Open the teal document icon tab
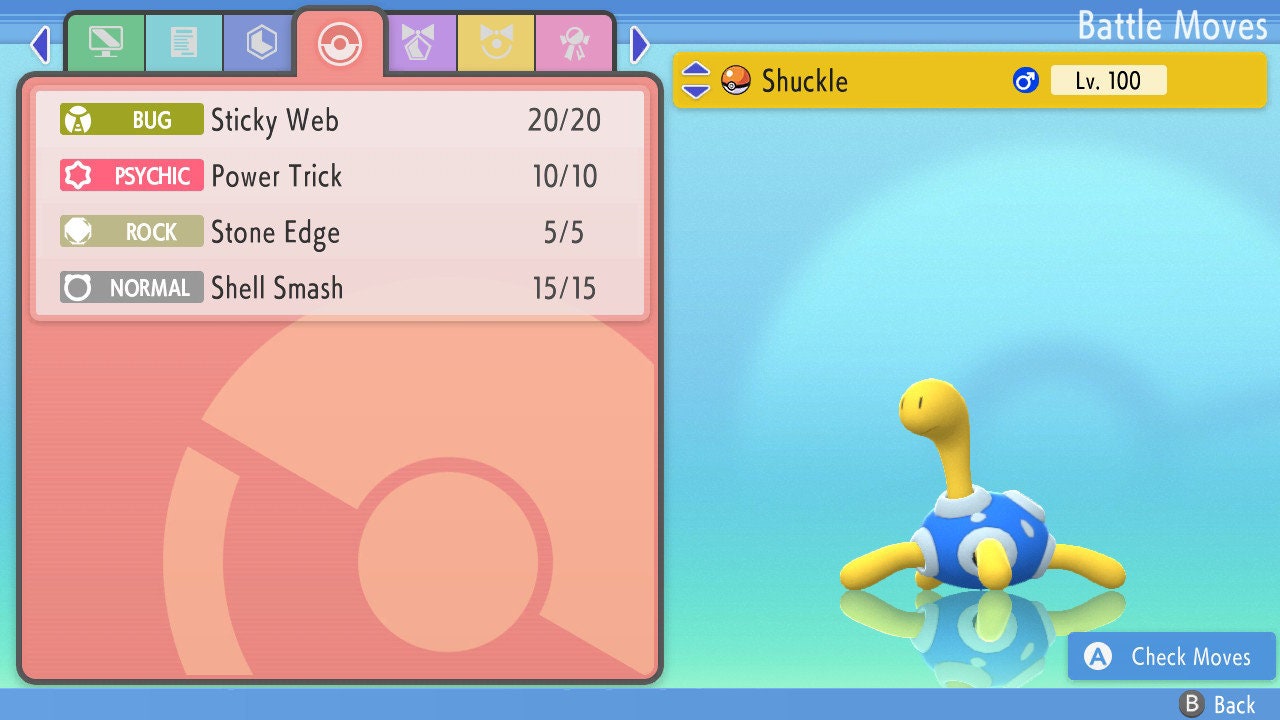 [x=184, y=43]
